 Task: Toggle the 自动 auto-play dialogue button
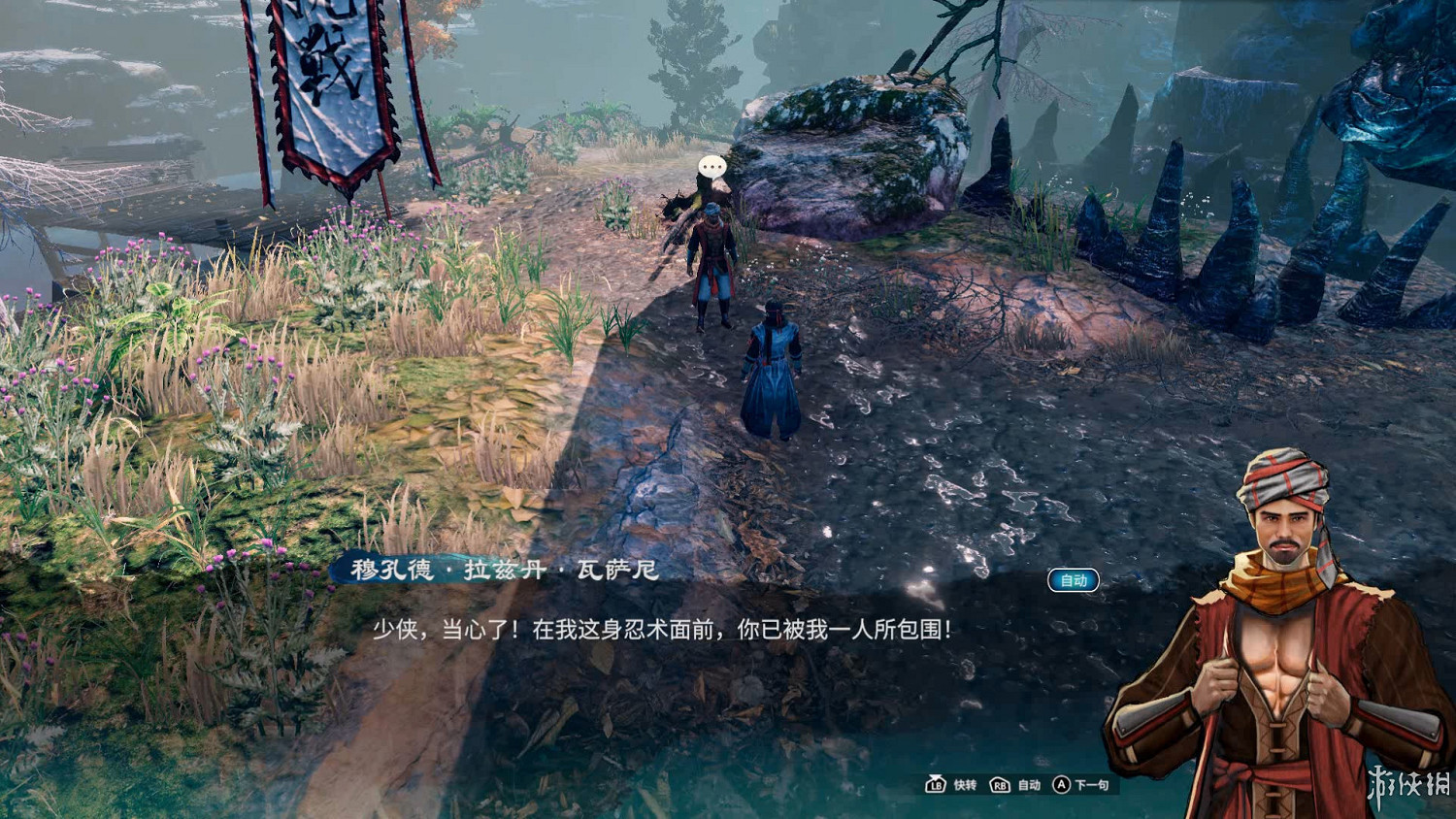1073,579
